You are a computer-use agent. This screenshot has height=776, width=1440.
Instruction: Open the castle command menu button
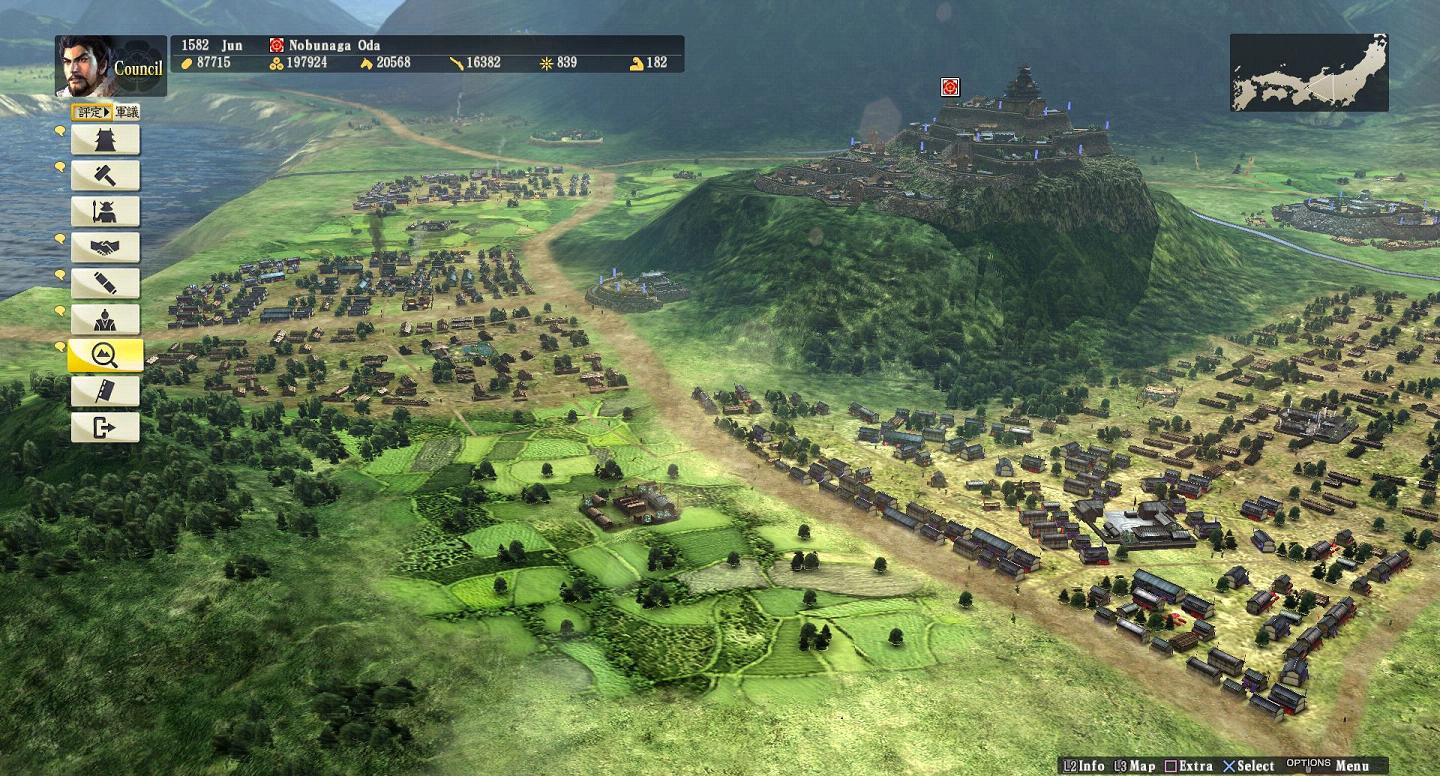click(105, 140)
